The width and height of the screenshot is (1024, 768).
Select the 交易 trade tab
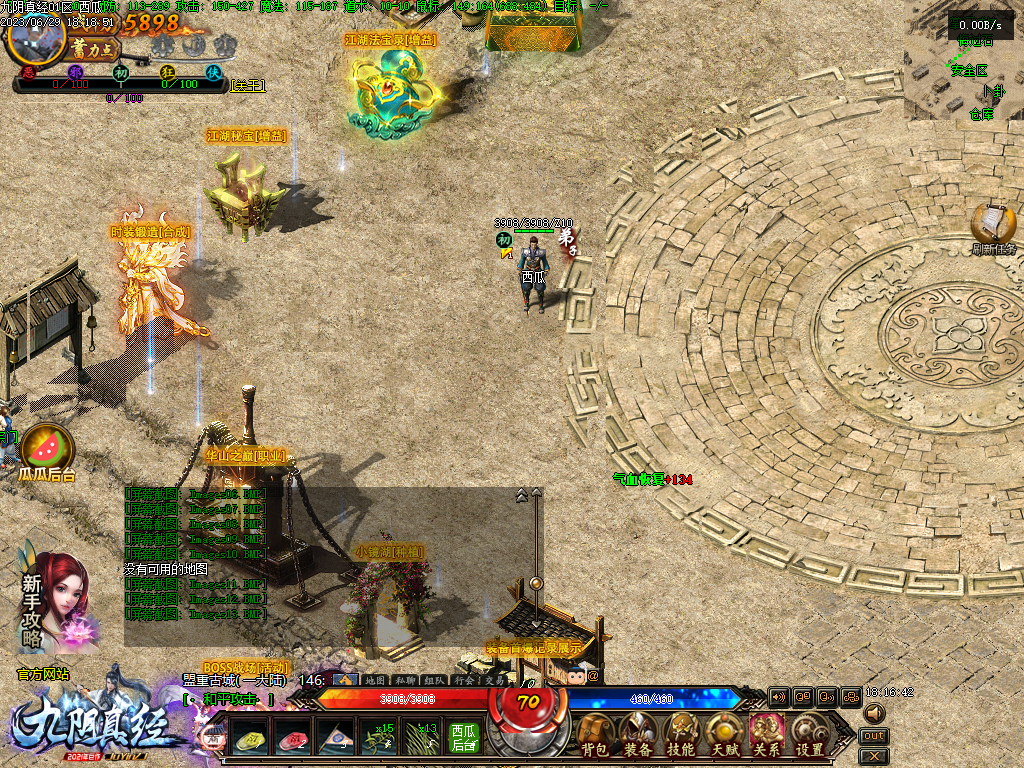coord(493,680)
